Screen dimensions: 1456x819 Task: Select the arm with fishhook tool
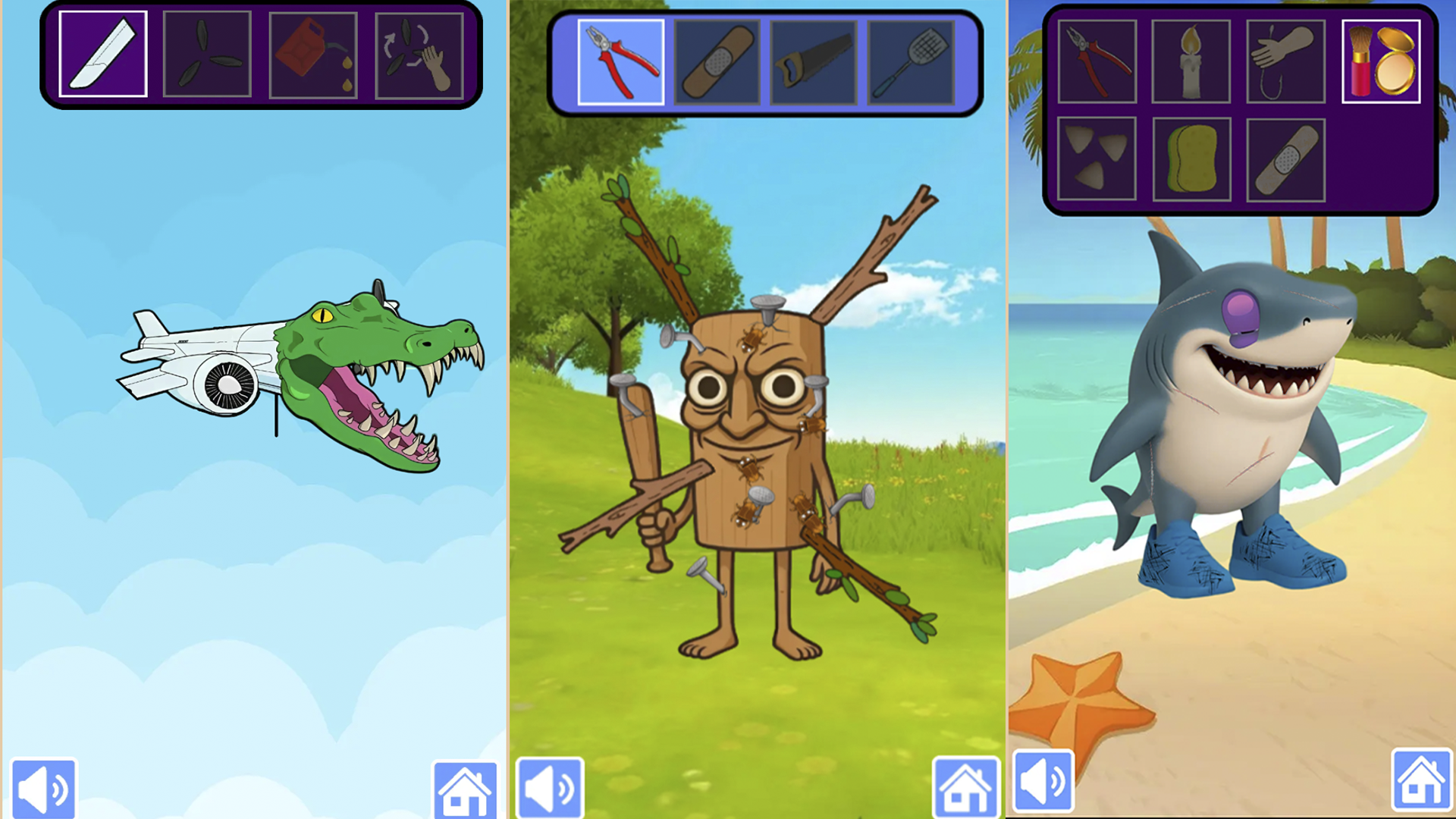[x=1286, y=61]
